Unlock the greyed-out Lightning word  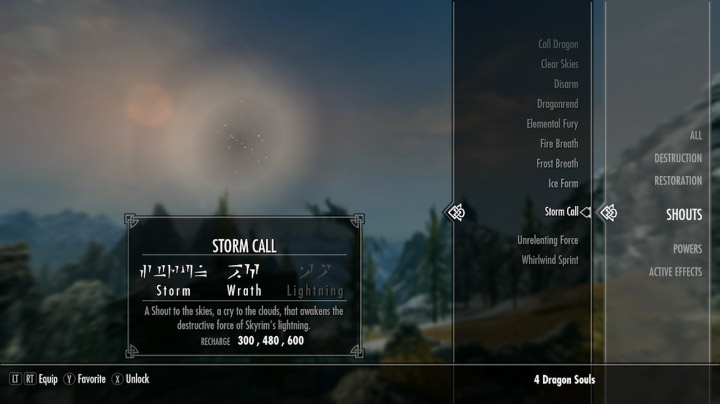click(x=315, y=280)
